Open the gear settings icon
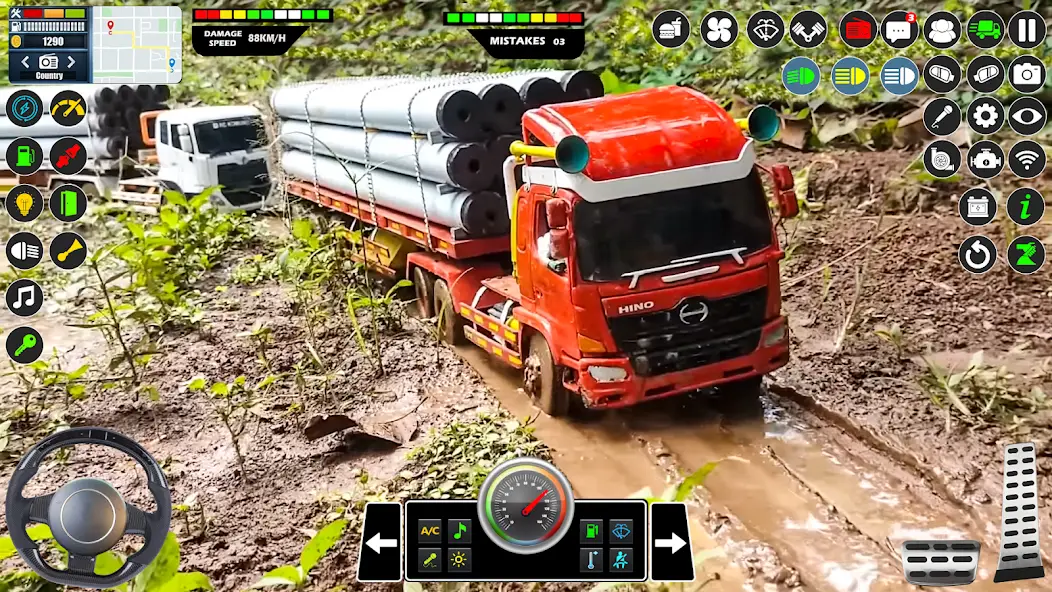 (985, 116)
